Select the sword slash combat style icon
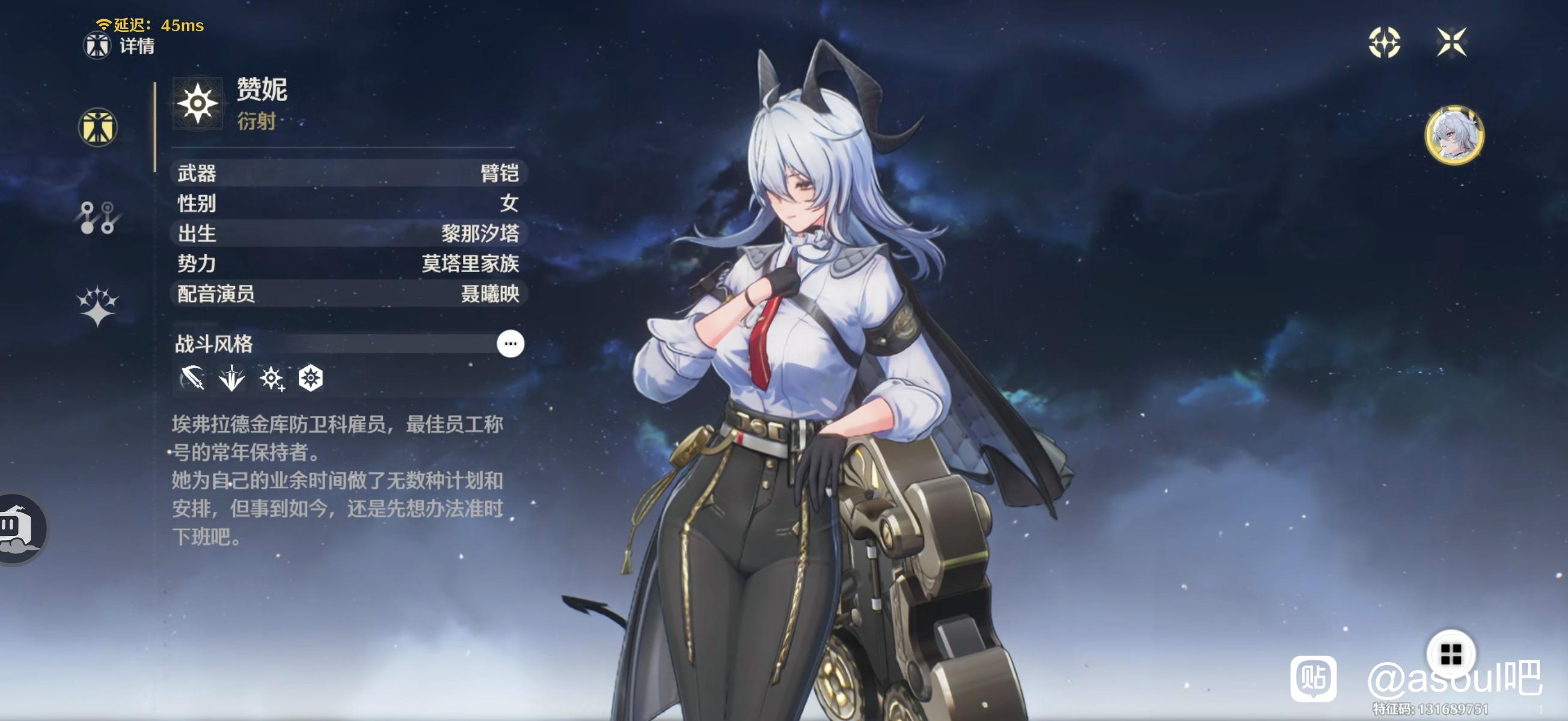This screenshot has width=1568, height=721. tap(192, 378)
